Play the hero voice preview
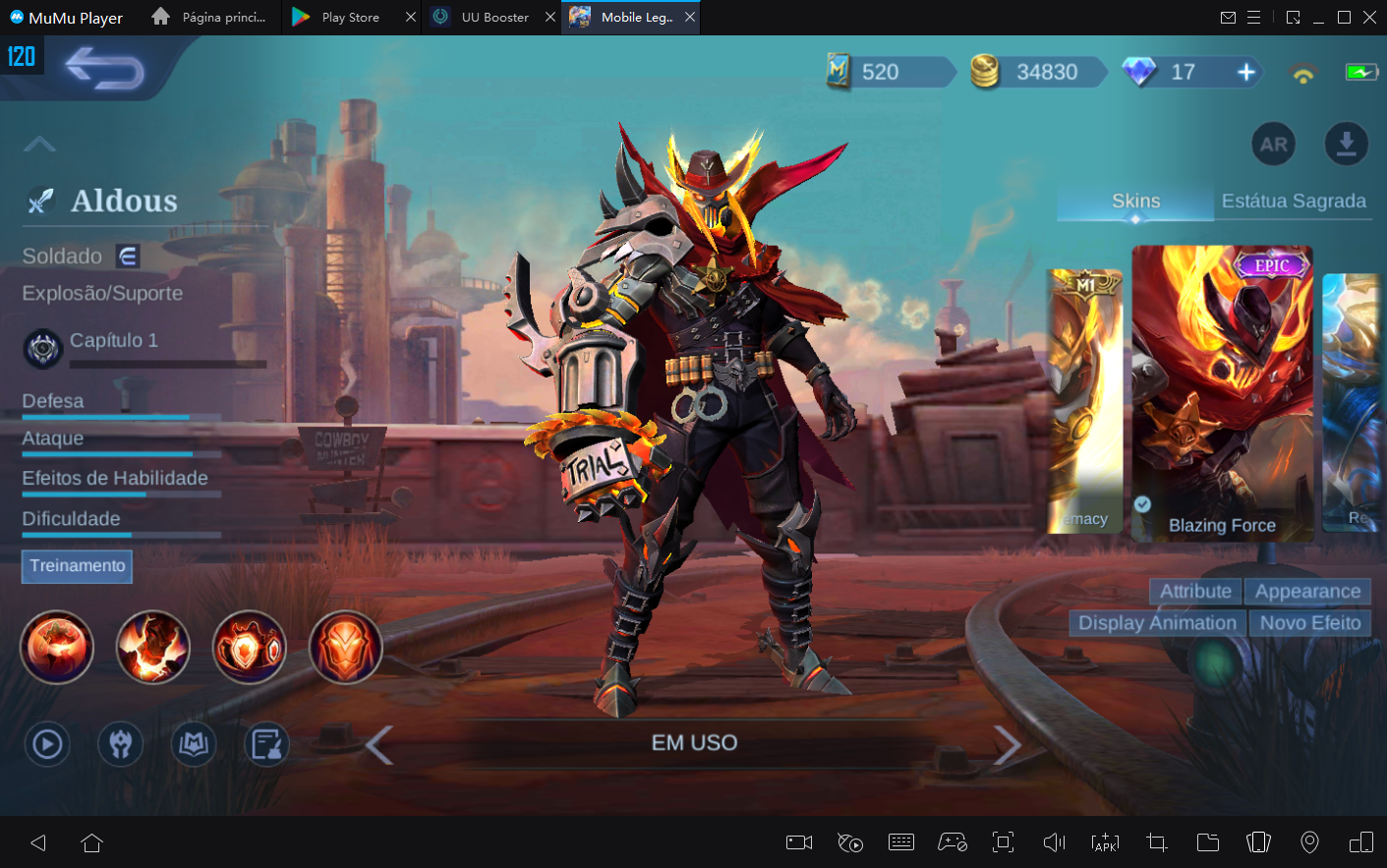 click(46, 744)
